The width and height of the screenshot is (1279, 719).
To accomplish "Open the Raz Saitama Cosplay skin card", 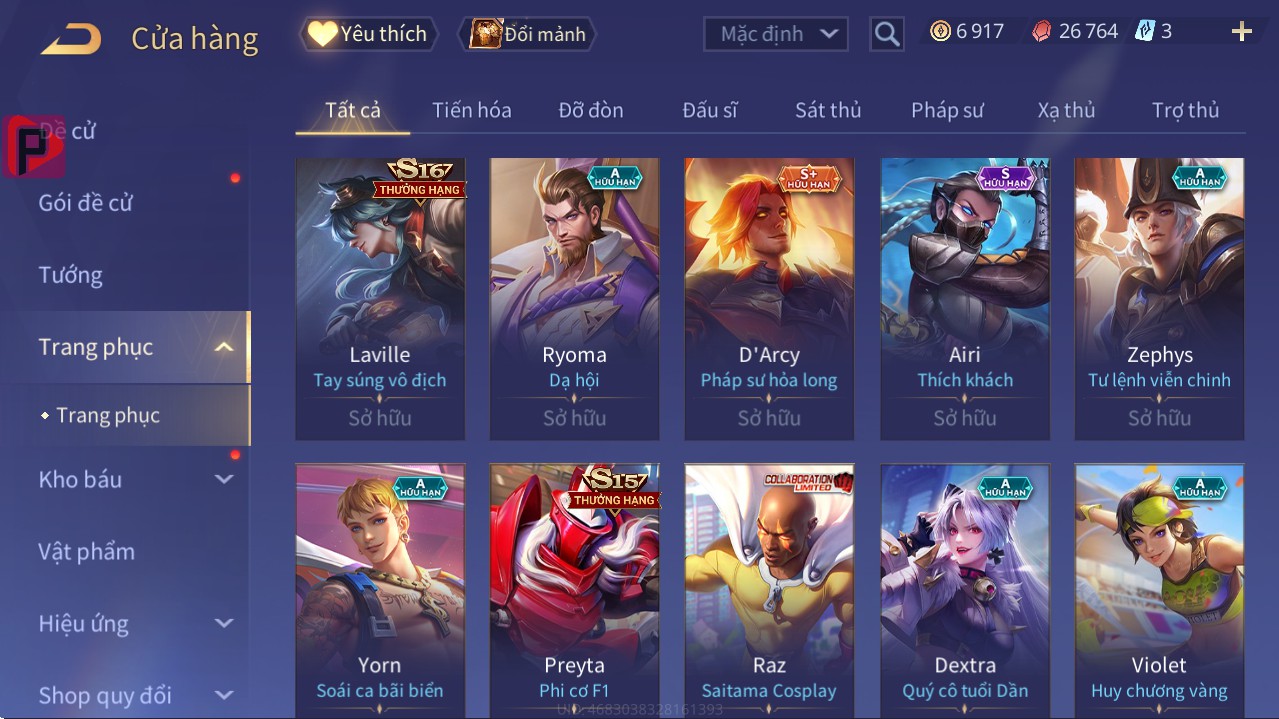I will (769, 590).
